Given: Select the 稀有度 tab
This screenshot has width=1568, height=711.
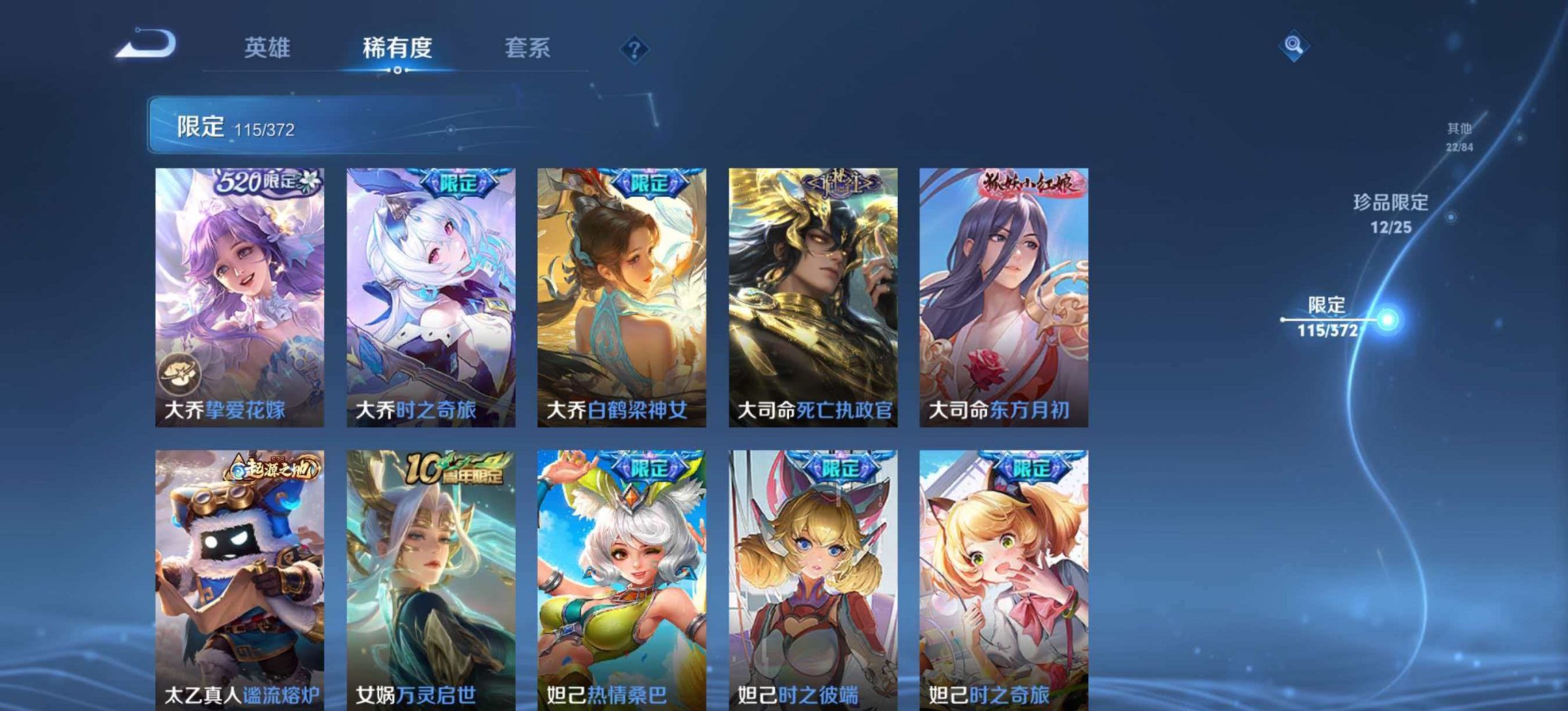Looking at the screenshot, I should (395, 47).
